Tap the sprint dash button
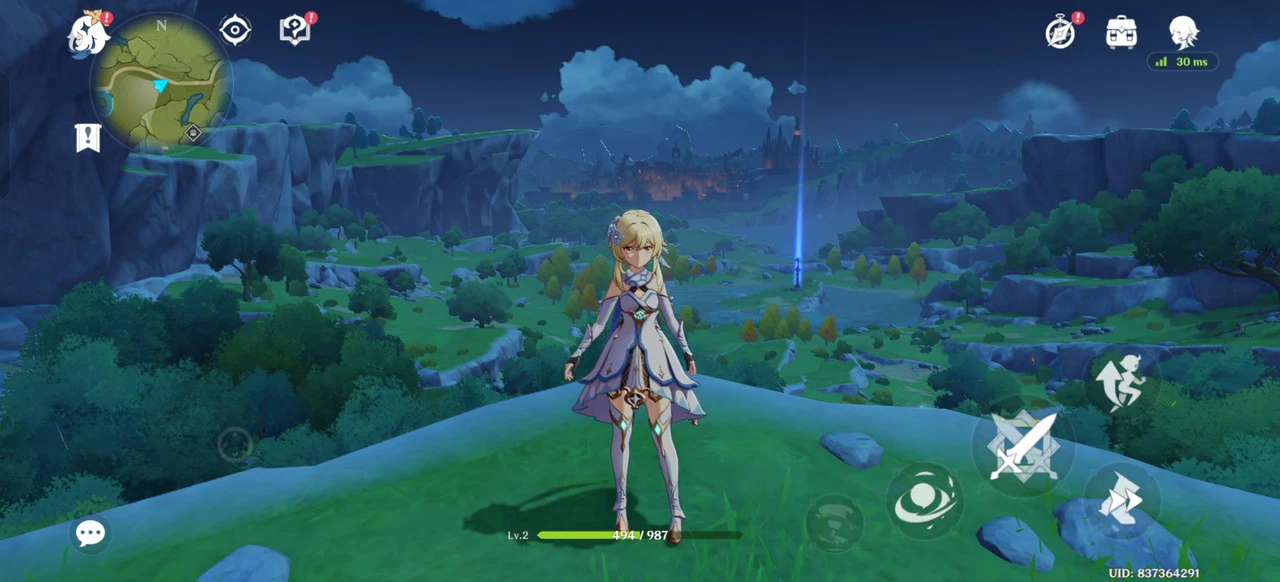The width and height of the screenshot is (1280, 582). click(1121, 499)
